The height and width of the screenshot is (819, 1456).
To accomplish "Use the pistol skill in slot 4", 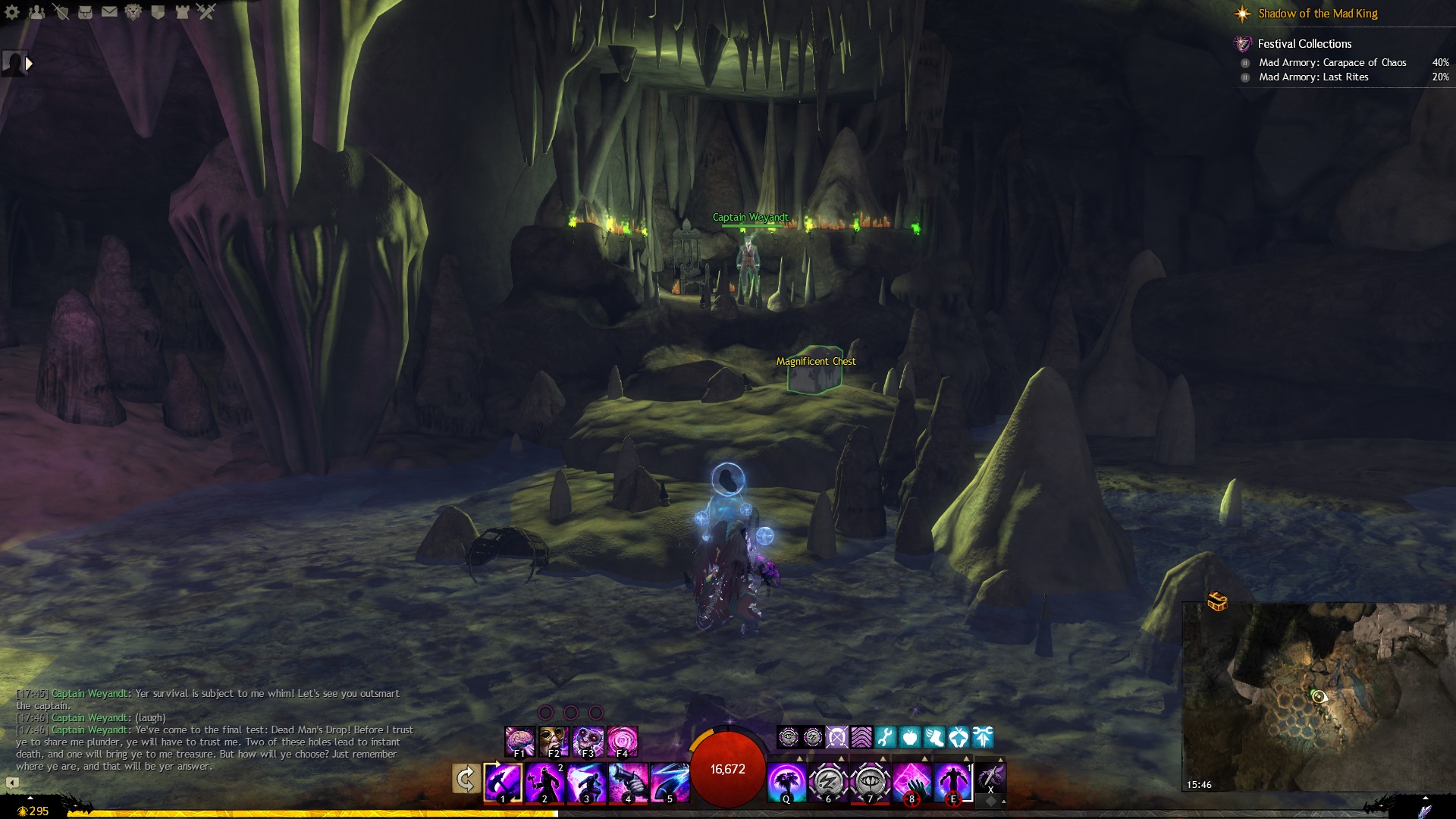I will point(628,782).
